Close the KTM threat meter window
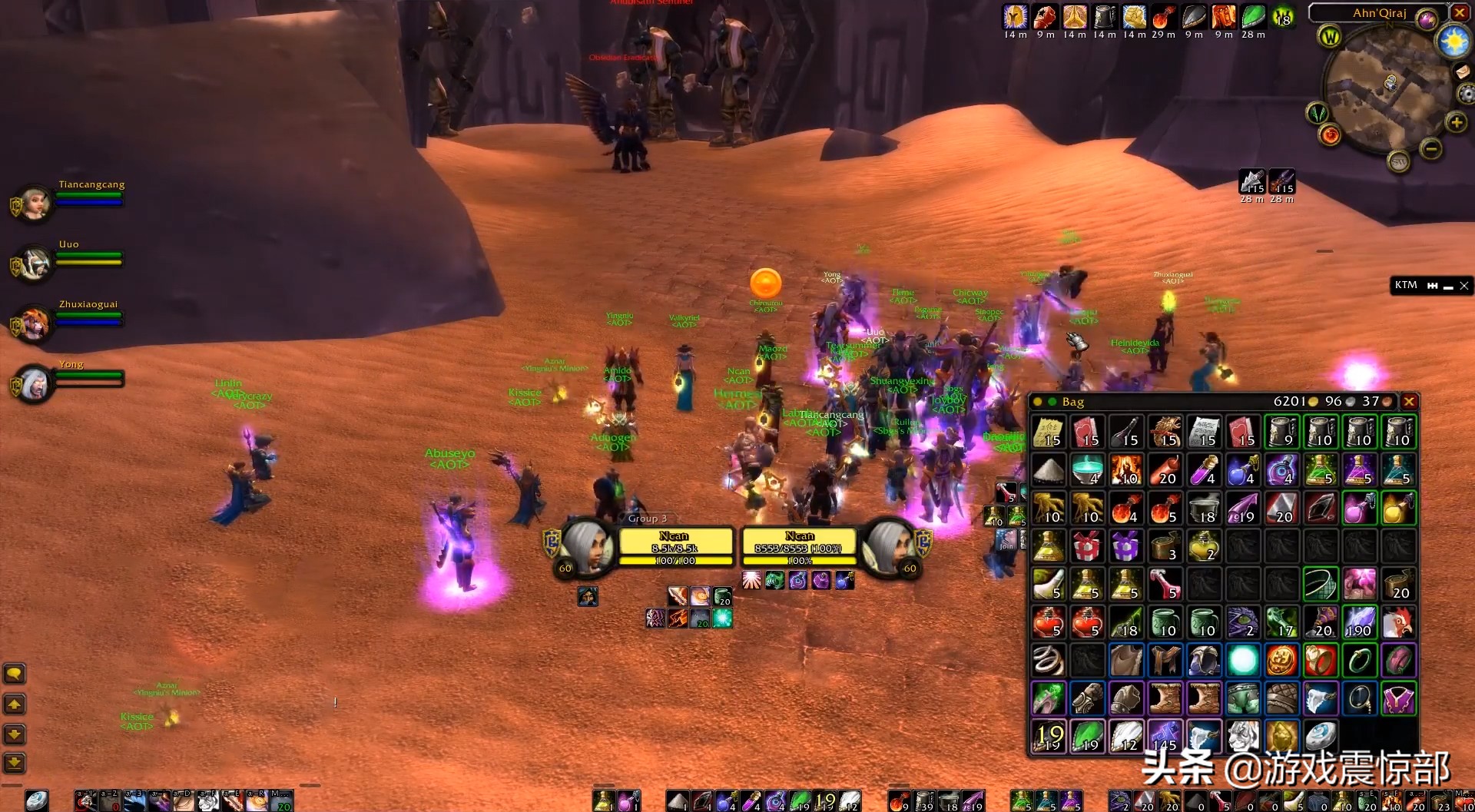 click(1464, 286)
